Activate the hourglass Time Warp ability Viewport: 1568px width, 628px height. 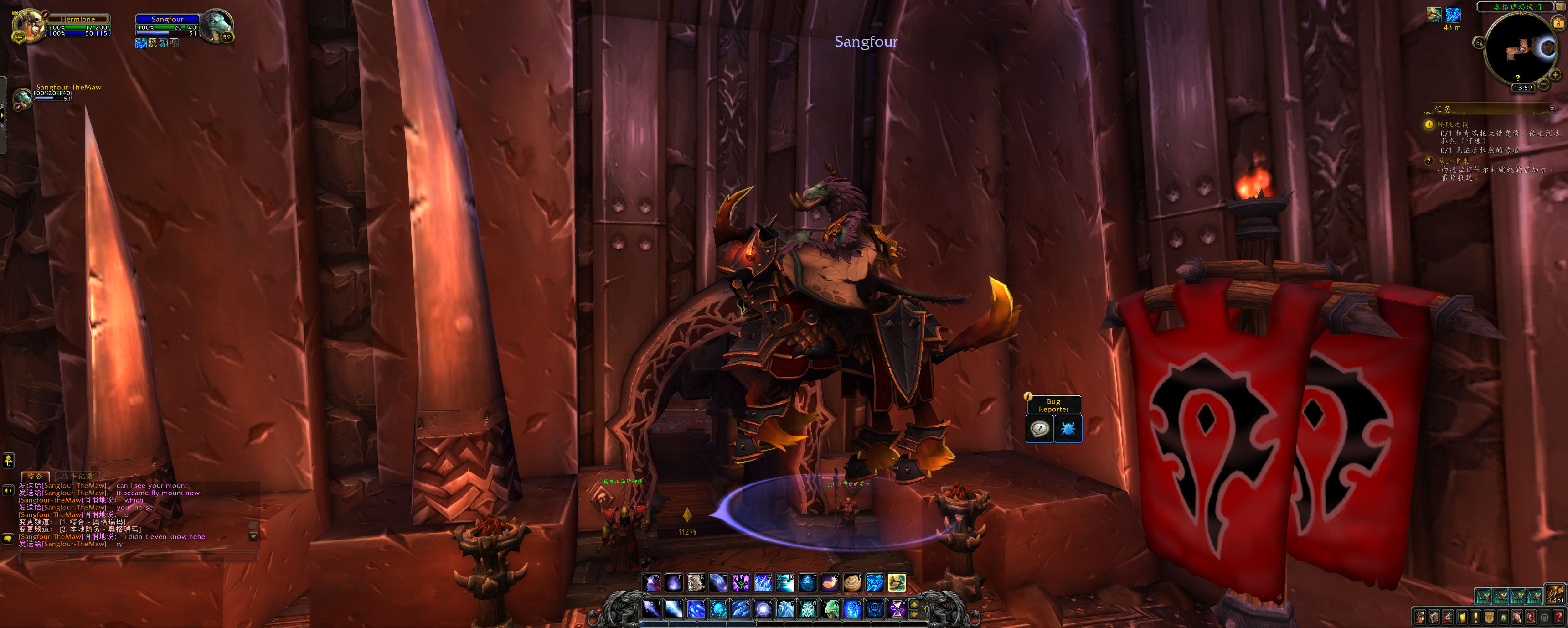click(x=896, y=608)
